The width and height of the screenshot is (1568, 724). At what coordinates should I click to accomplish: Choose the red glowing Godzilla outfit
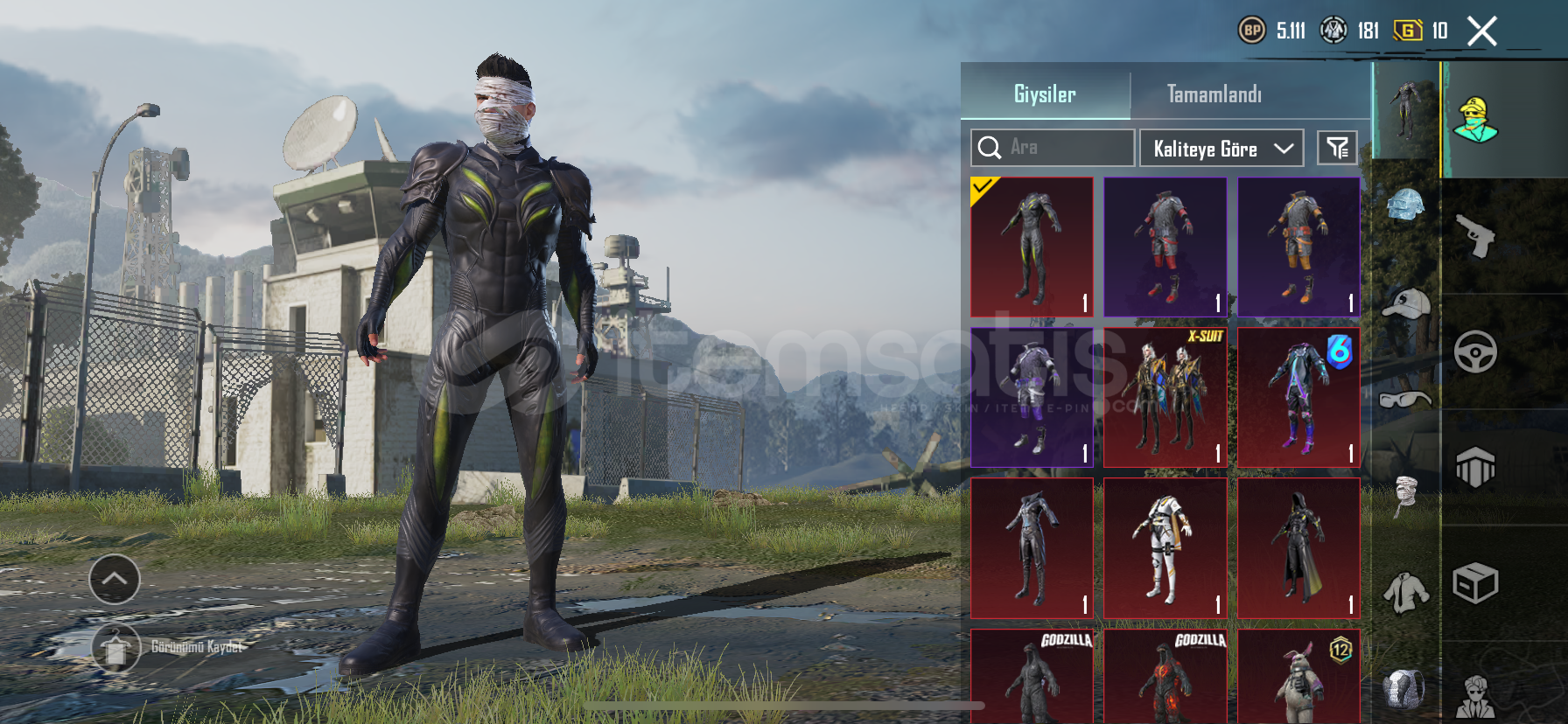pyautogui.click(x=1165, y=676)
